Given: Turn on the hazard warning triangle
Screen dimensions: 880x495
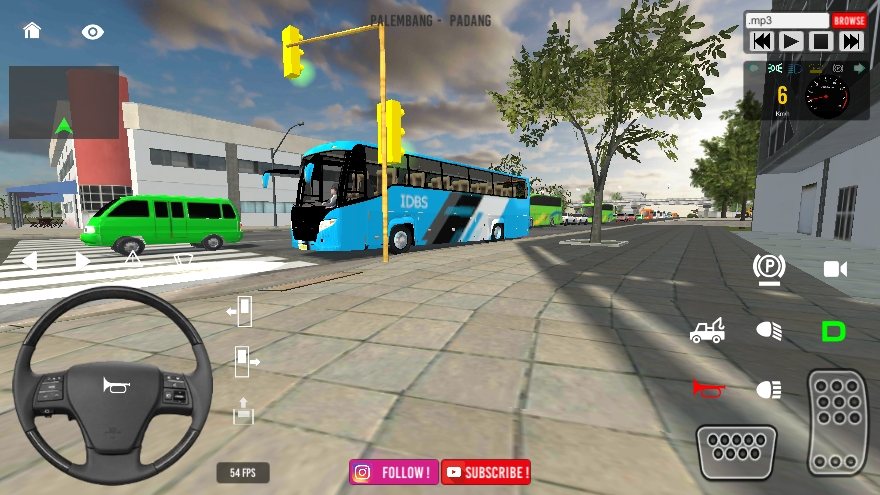Looking at the screenshot, I should click(132, 259).
